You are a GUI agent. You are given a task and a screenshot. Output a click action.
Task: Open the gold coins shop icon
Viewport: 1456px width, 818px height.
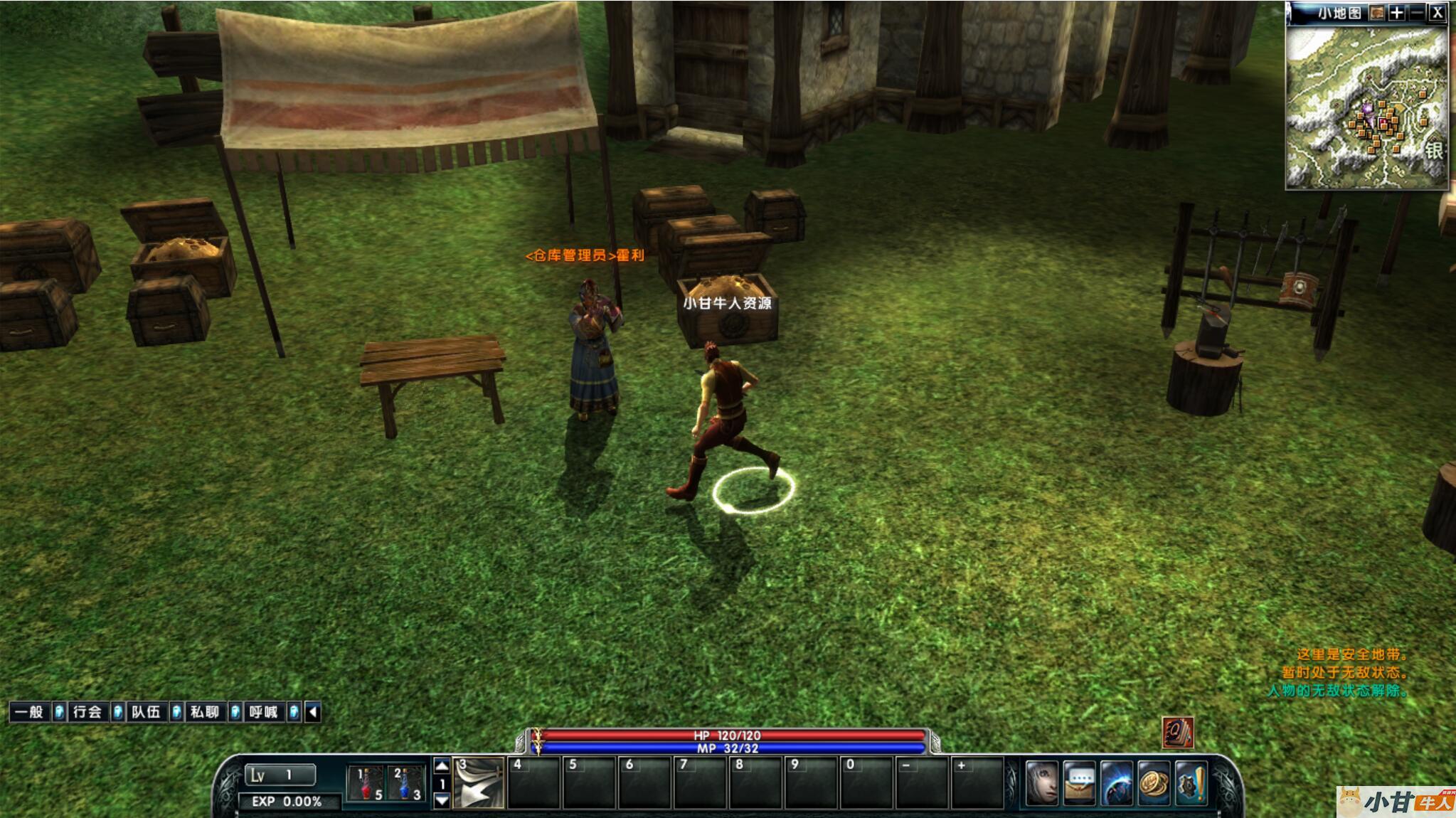1154,782
